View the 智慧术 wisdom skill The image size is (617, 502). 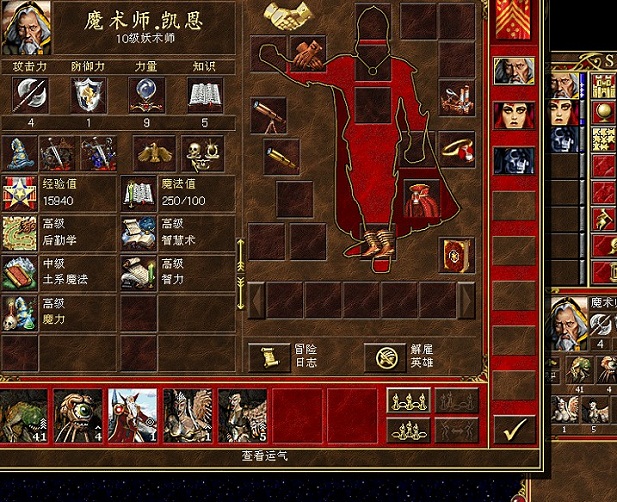[x=138, y=232]
